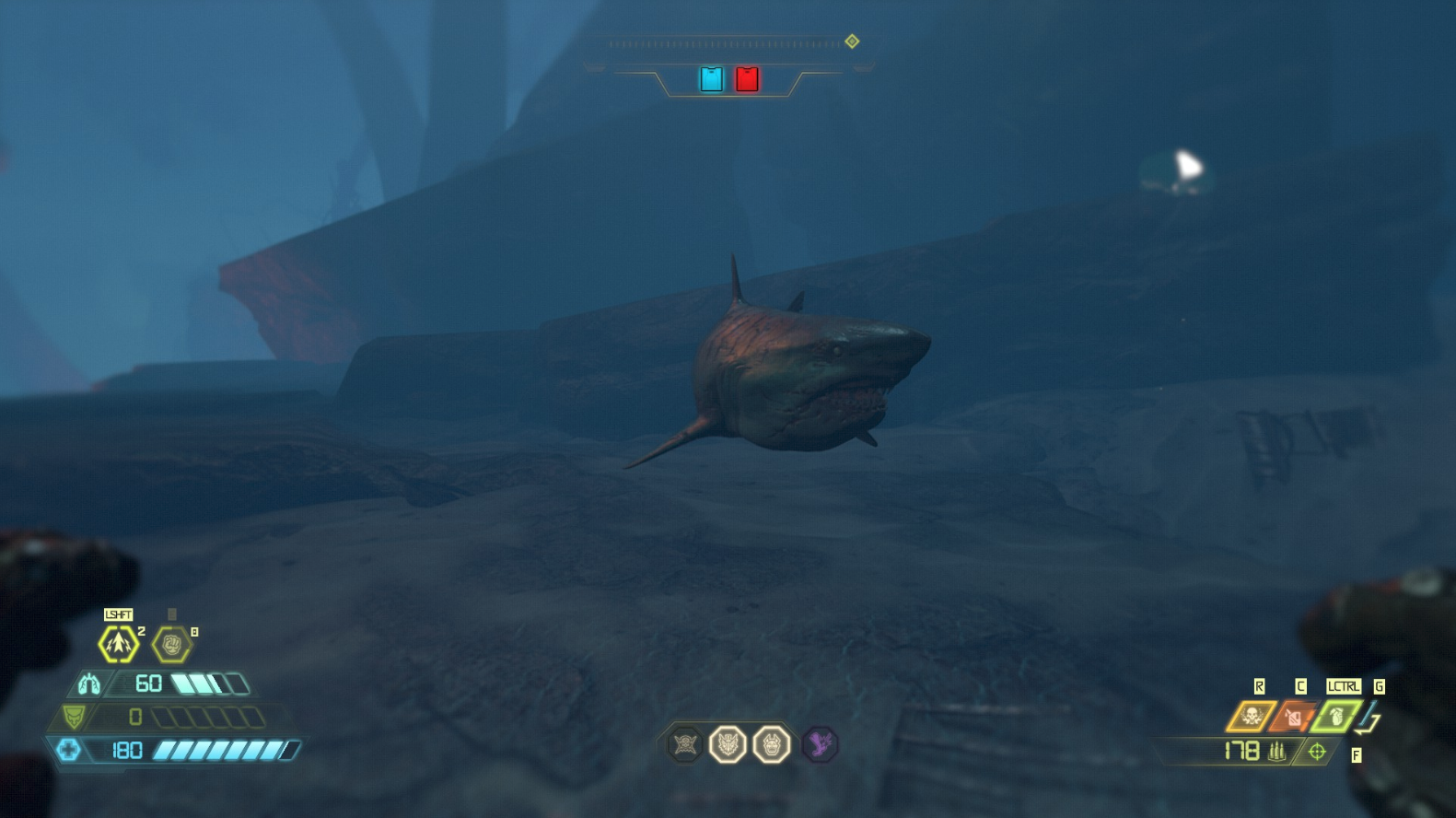
Task: Click the oxygen lungs icon
Action: tap(88, 684)
